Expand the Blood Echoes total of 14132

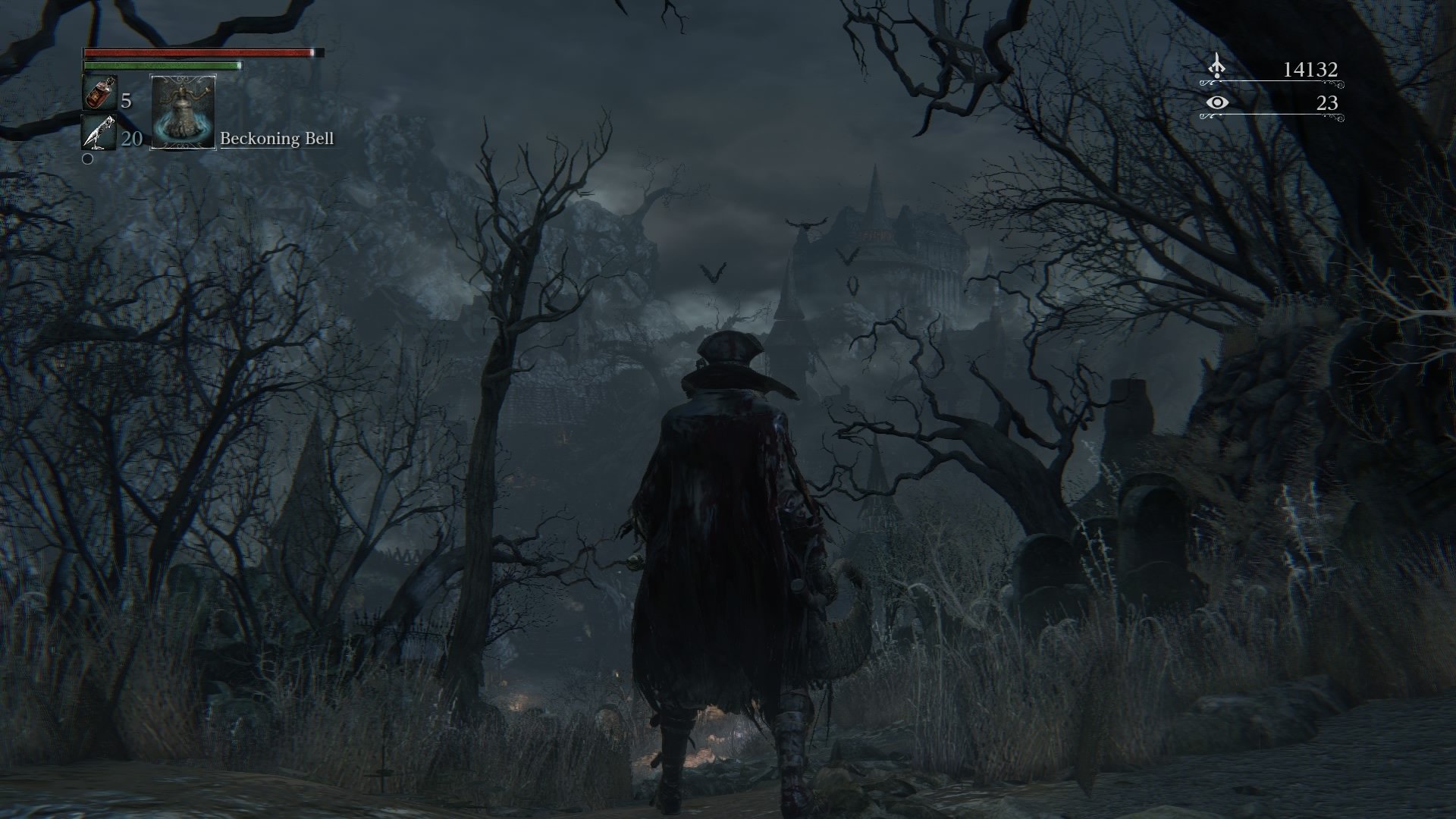pos(1311,67)
